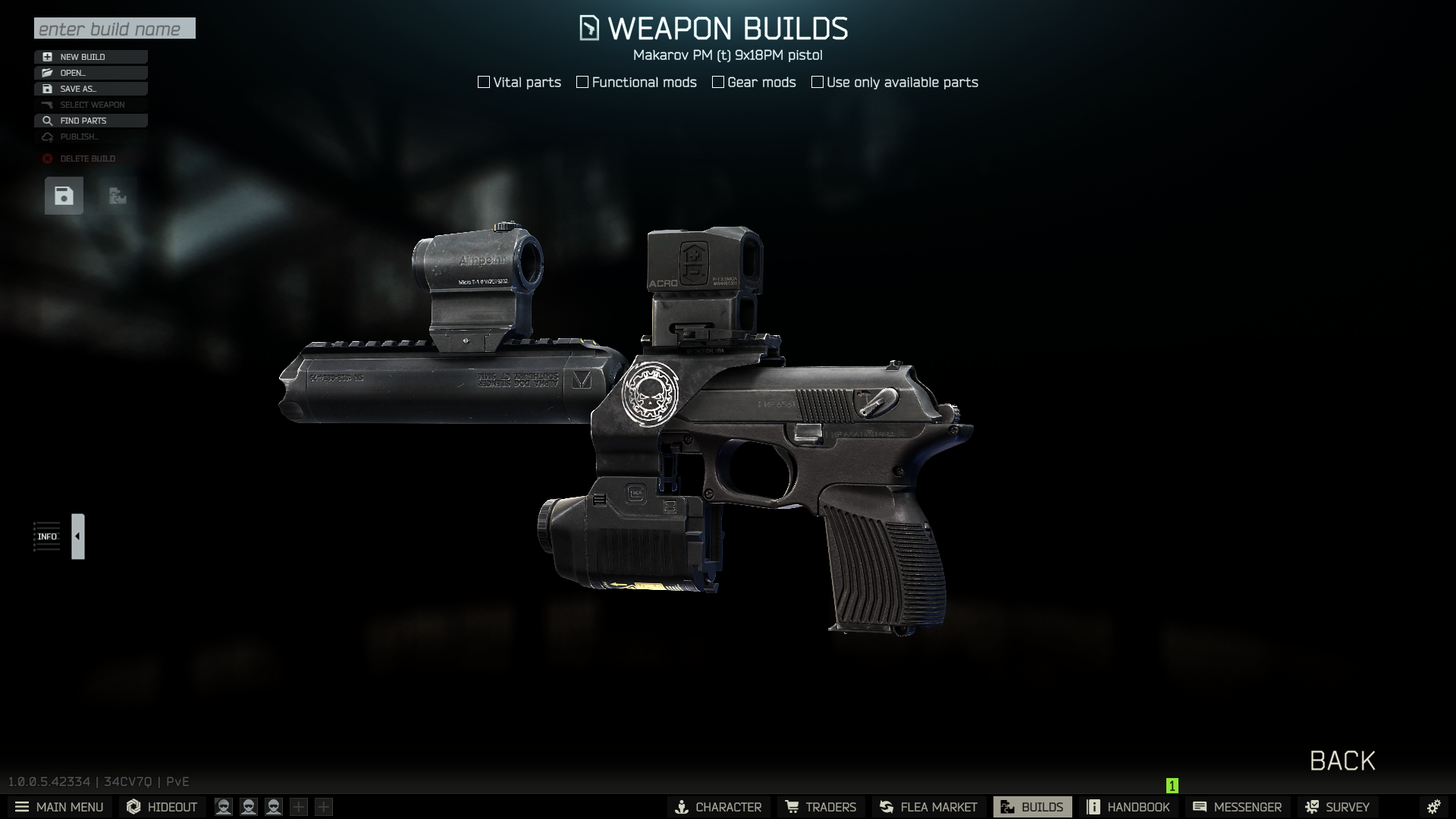
Task: Go back with the BACK button
Action: coord(1341,761)
